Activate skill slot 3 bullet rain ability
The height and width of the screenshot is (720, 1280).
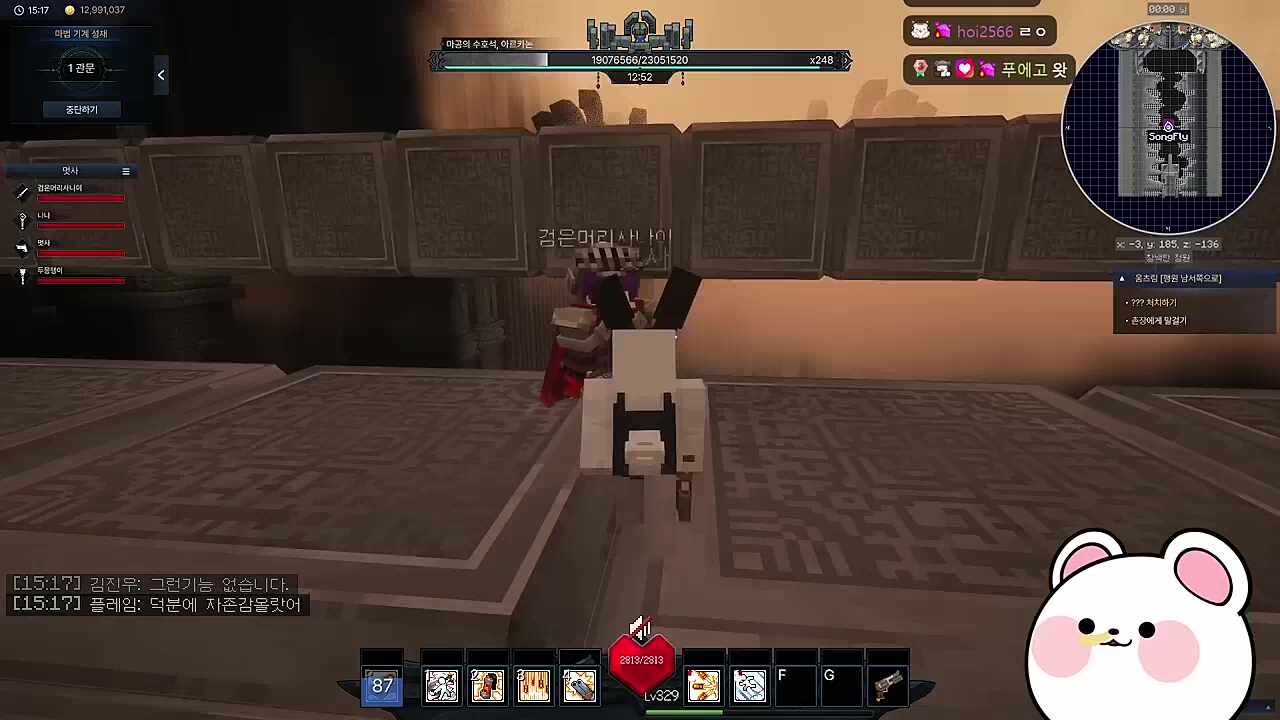click(534, 685)
